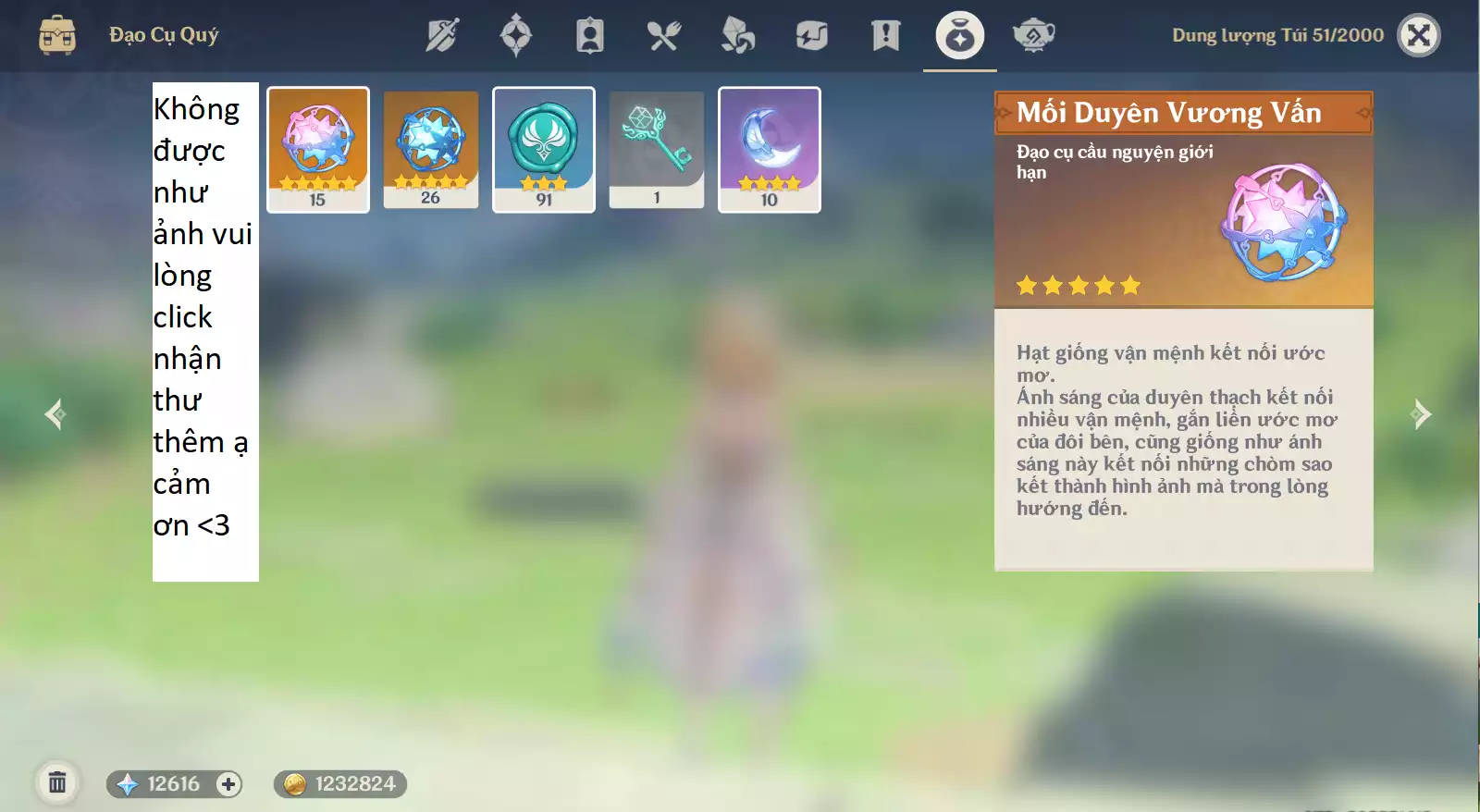This screenshot has height=812, width=1480.
Task: Select the Acquaint Fate stack of 26
Action: coord(430,148)
